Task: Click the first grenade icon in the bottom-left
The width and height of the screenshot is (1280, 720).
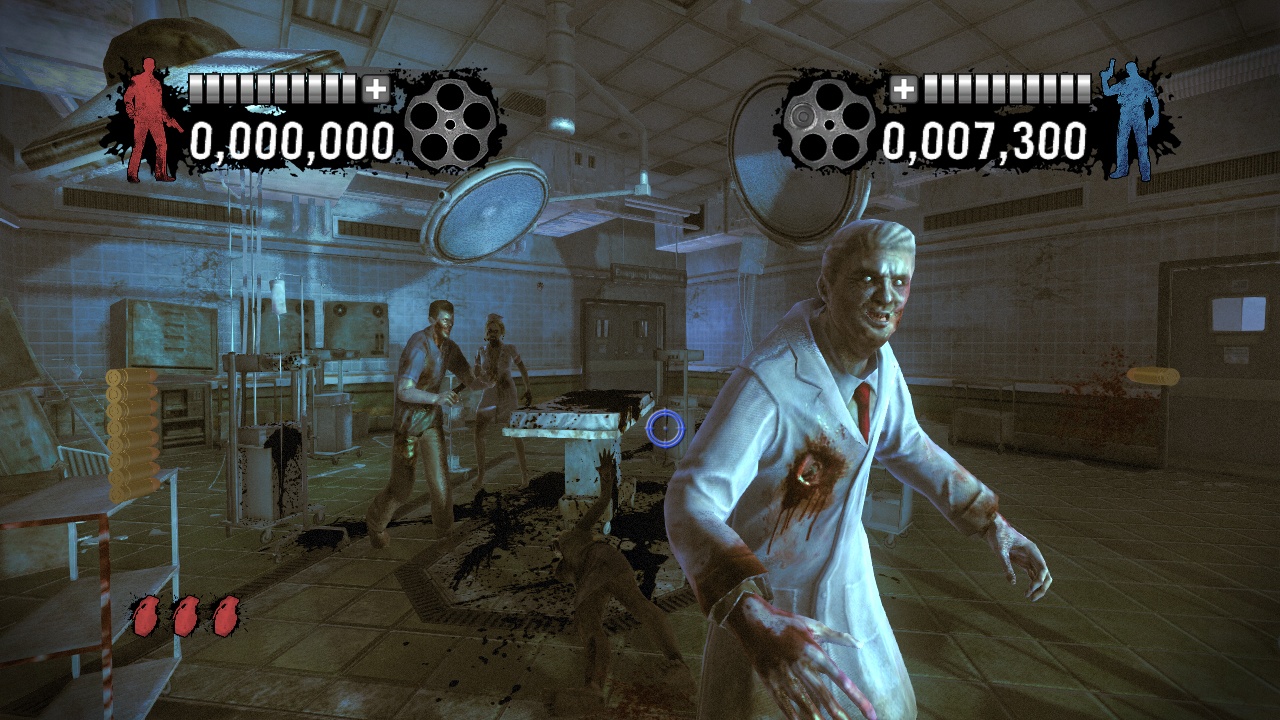Action: click(x=145, y=615)
